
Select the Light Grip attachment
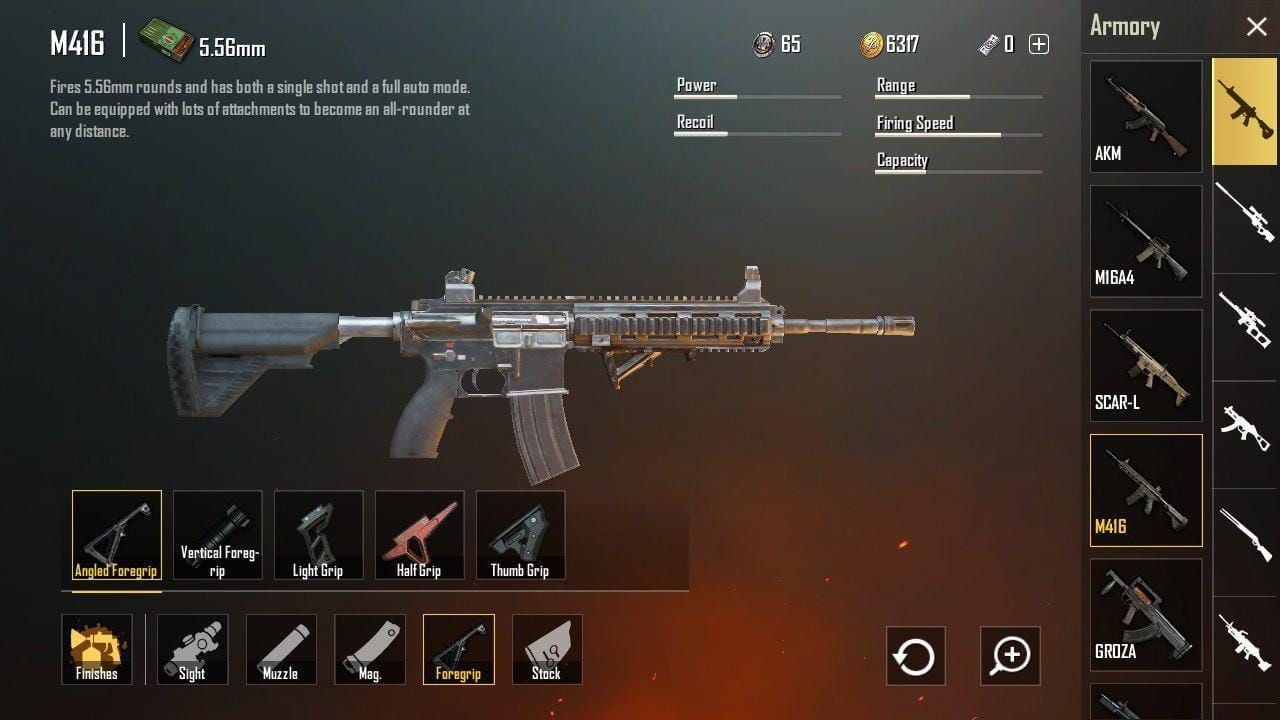coord(319,535)
